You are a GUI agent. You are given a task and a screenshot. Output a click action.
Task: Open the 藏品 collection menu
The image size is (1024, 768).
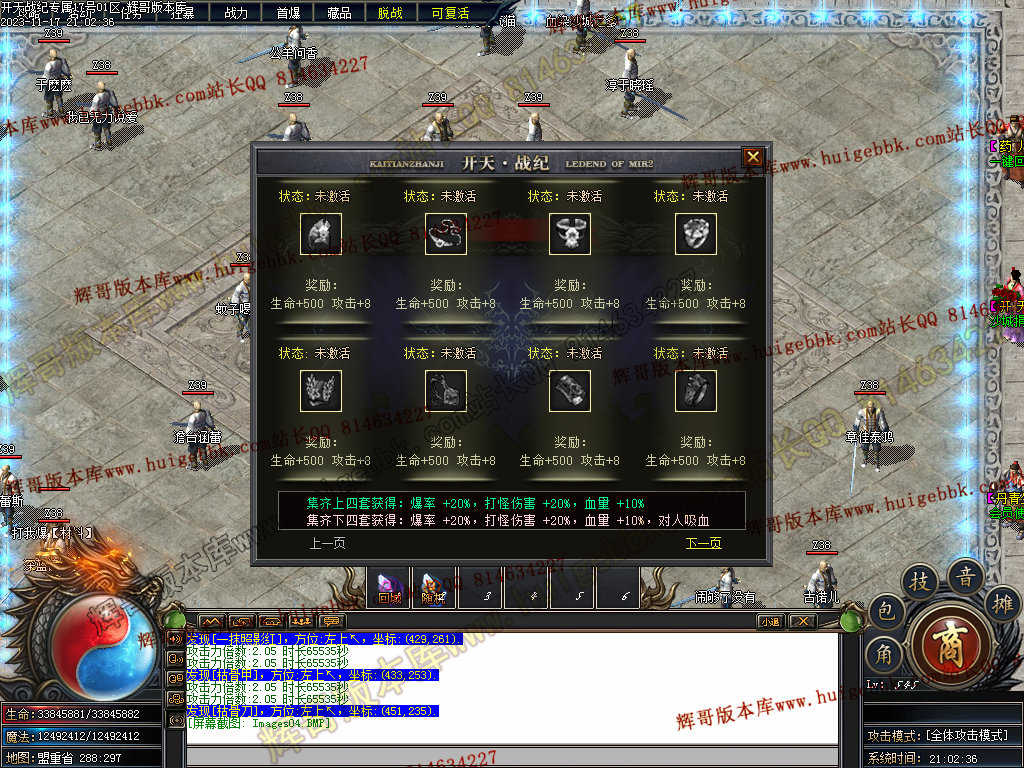(x=339, y=13)
